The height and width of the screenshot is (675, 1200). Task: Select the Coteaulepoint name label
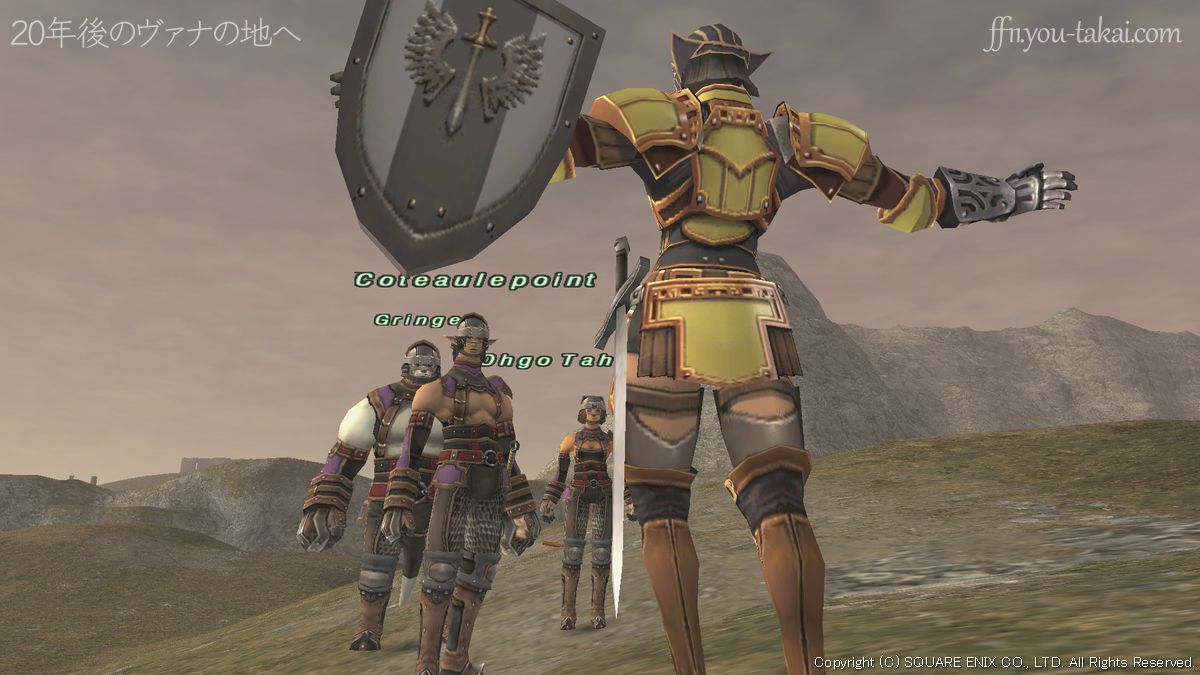(x=475, y=281)
